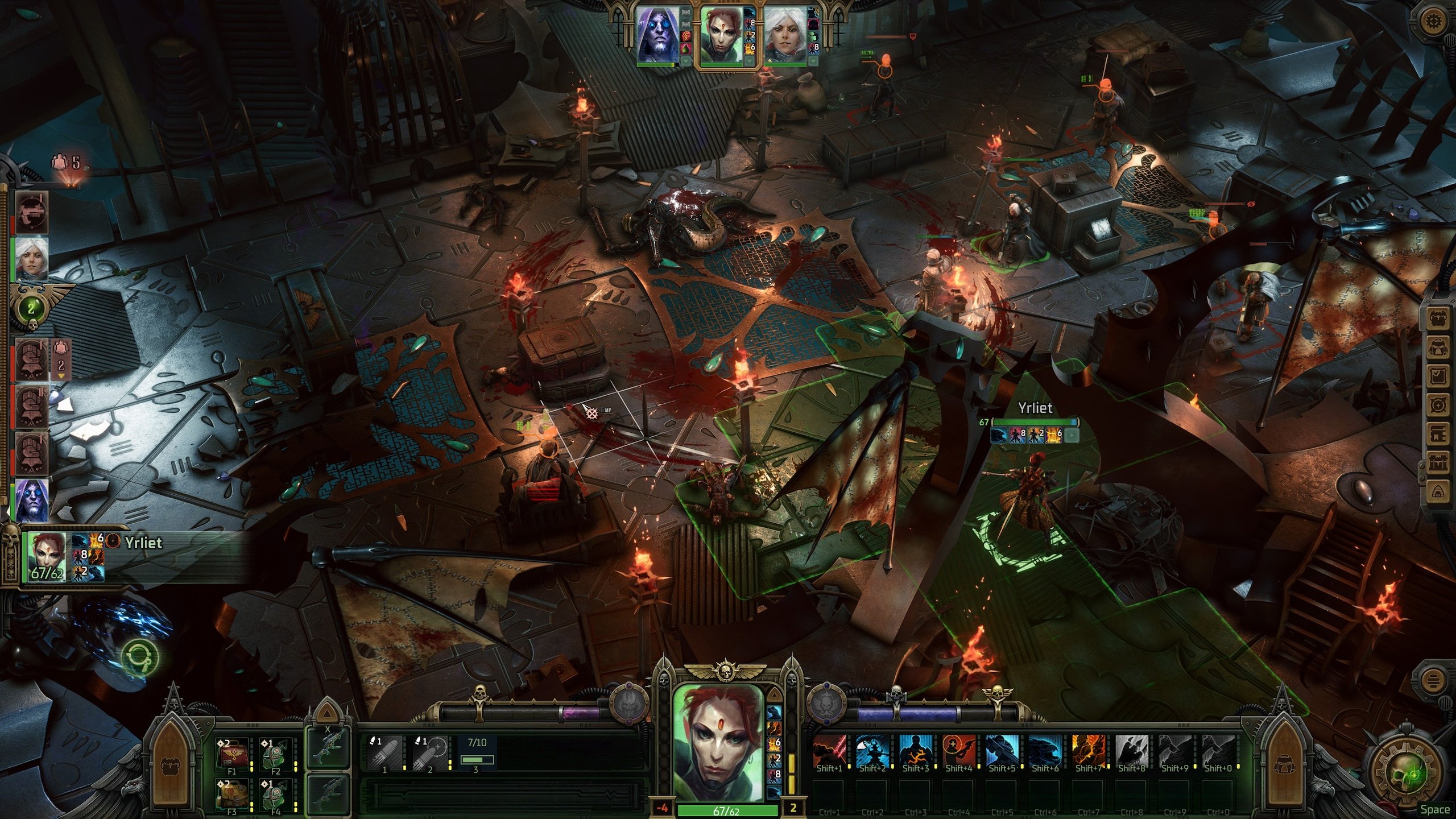
Task: Activate the orange targeting crosshair ability on Shift+4
Action: tap(959, 752)
